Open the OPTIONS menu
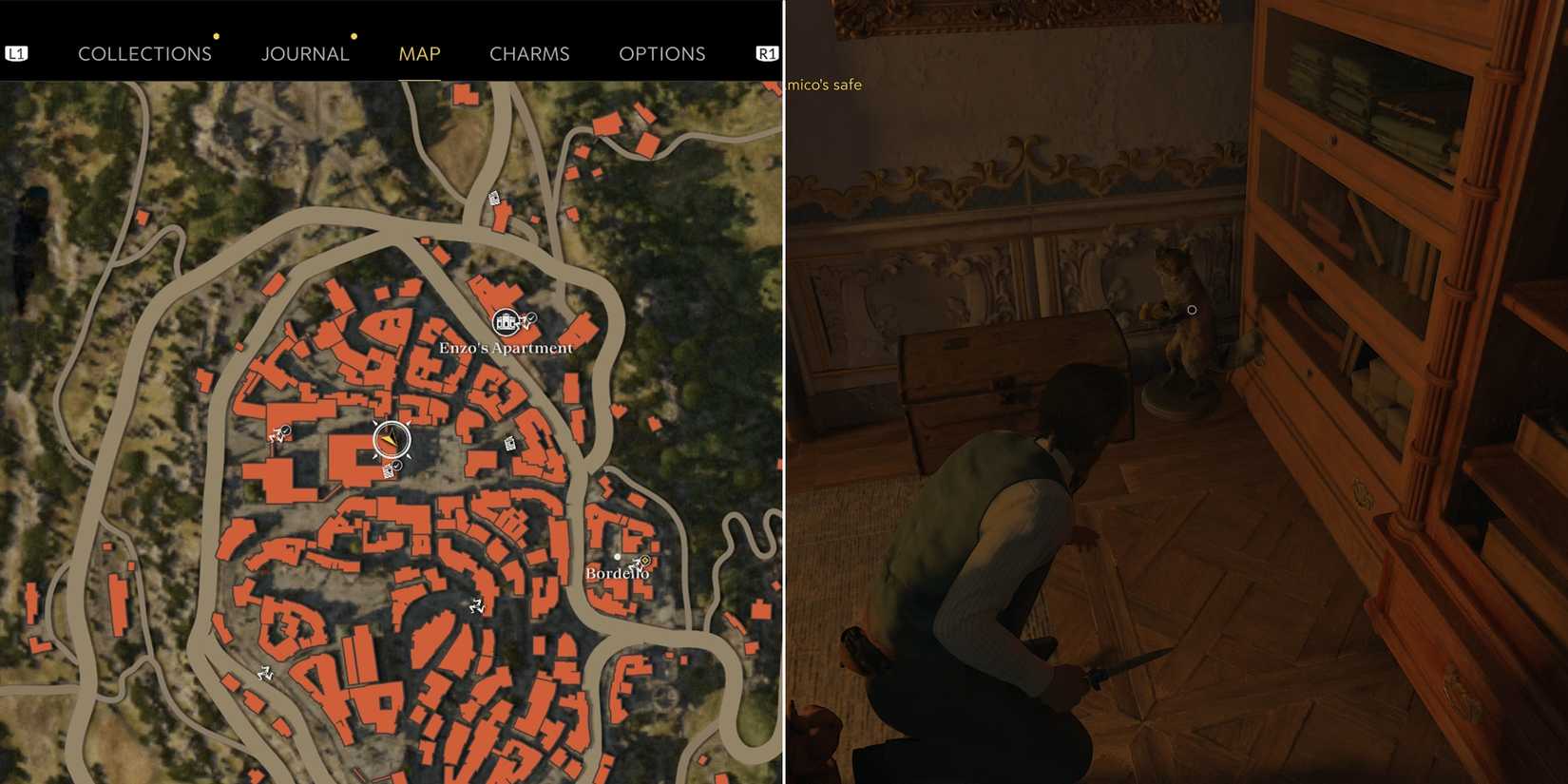The height and width of the screenshot is (784, 1568). [662, 53]
